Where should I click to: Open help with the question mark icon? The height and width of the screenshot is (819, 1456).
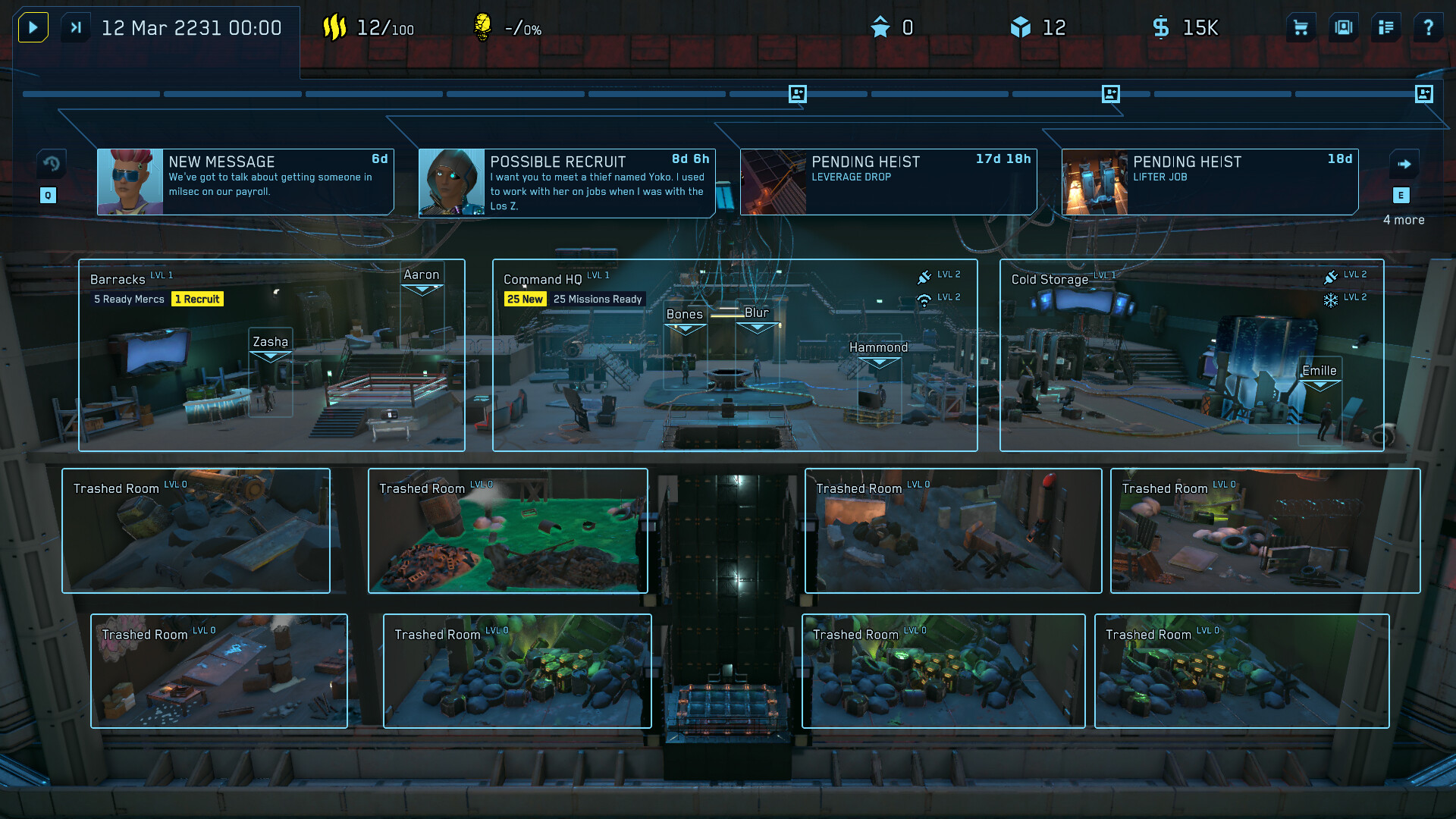(1429, 27)
